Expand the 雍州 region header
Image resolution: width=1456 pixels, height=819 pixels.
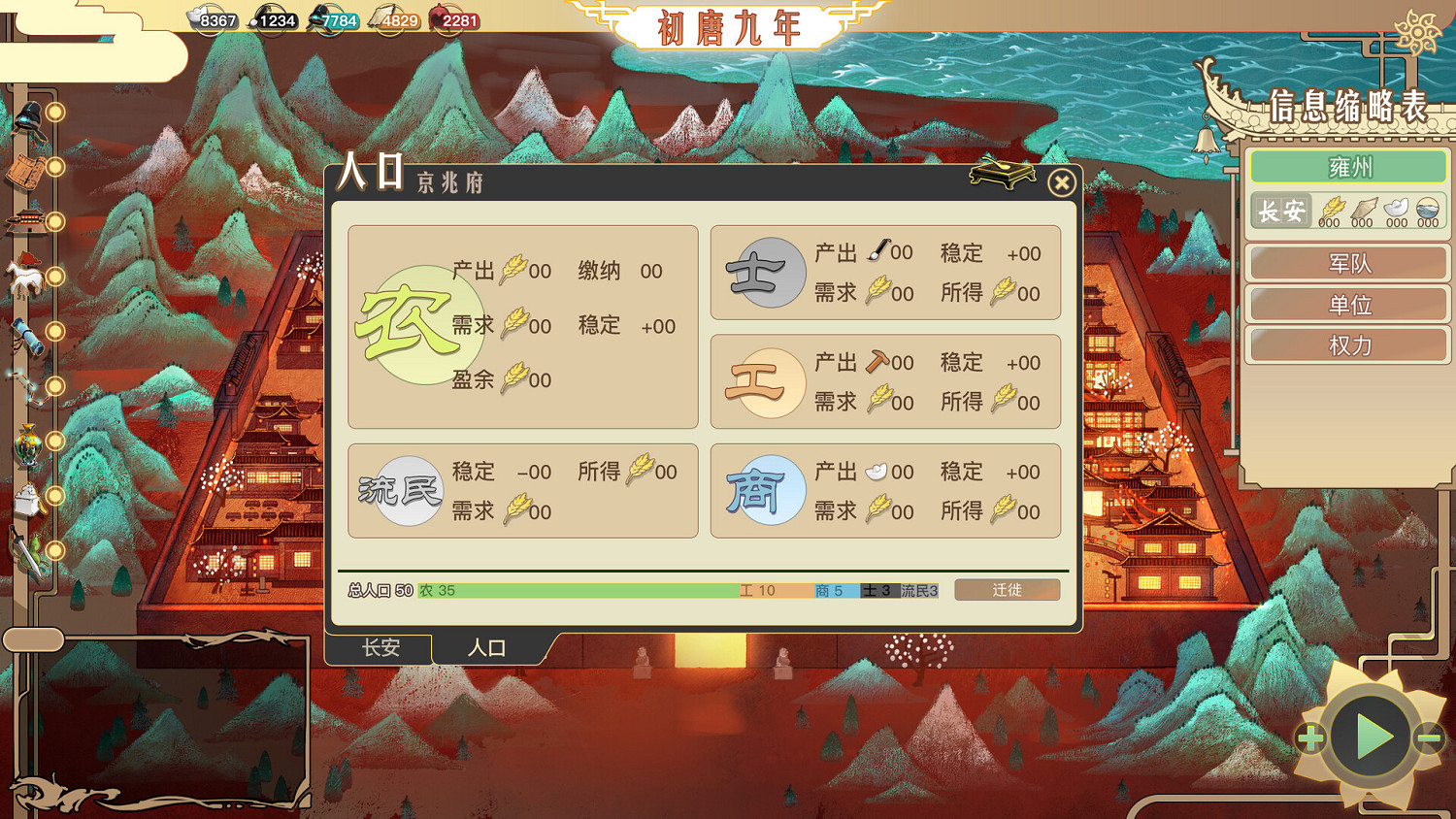point(1349,166)
